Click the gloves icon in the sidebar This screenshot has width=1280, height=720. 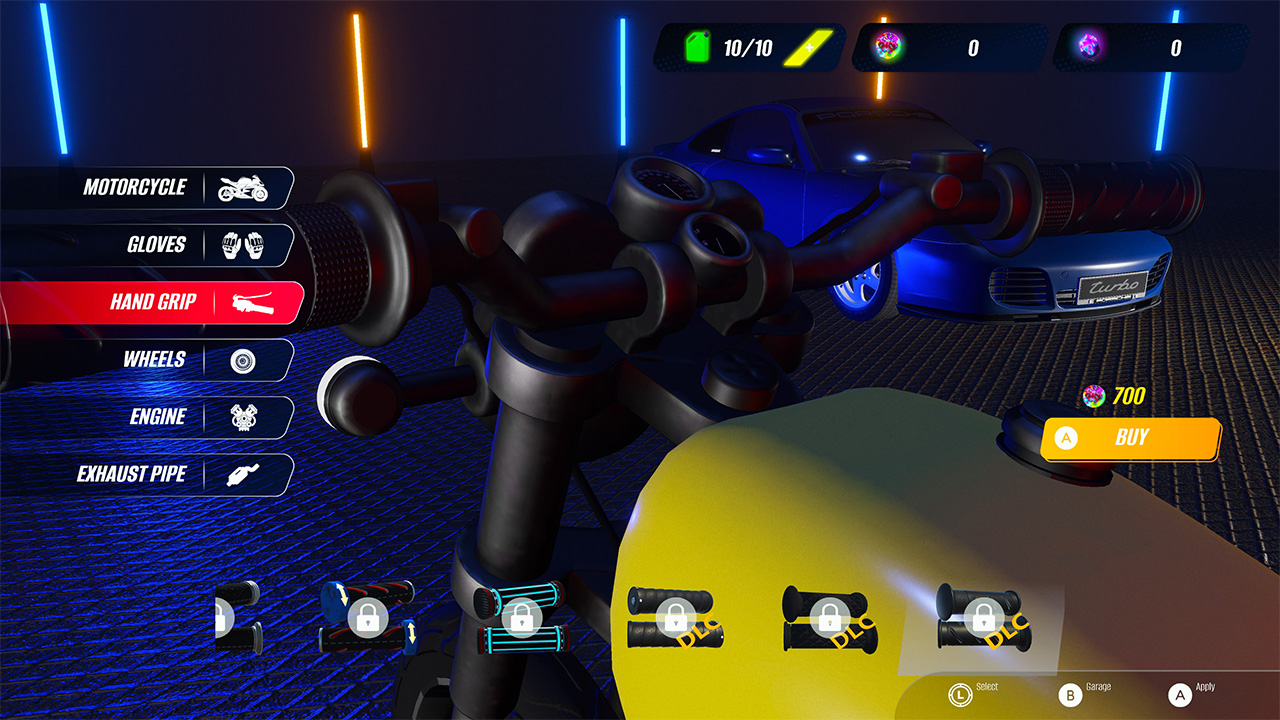coord(244,244)
